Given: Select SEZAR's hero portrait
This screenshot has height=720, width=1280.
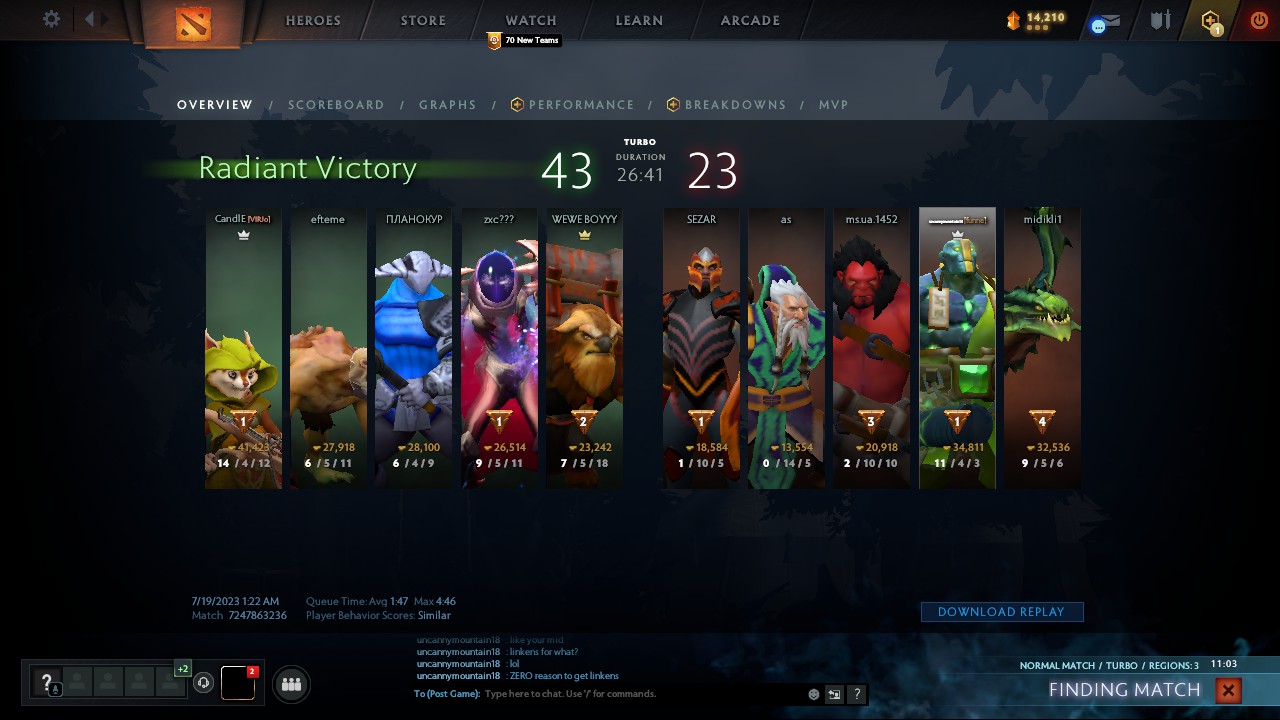Looking at the screenshot, I should [x=701, y=330].
